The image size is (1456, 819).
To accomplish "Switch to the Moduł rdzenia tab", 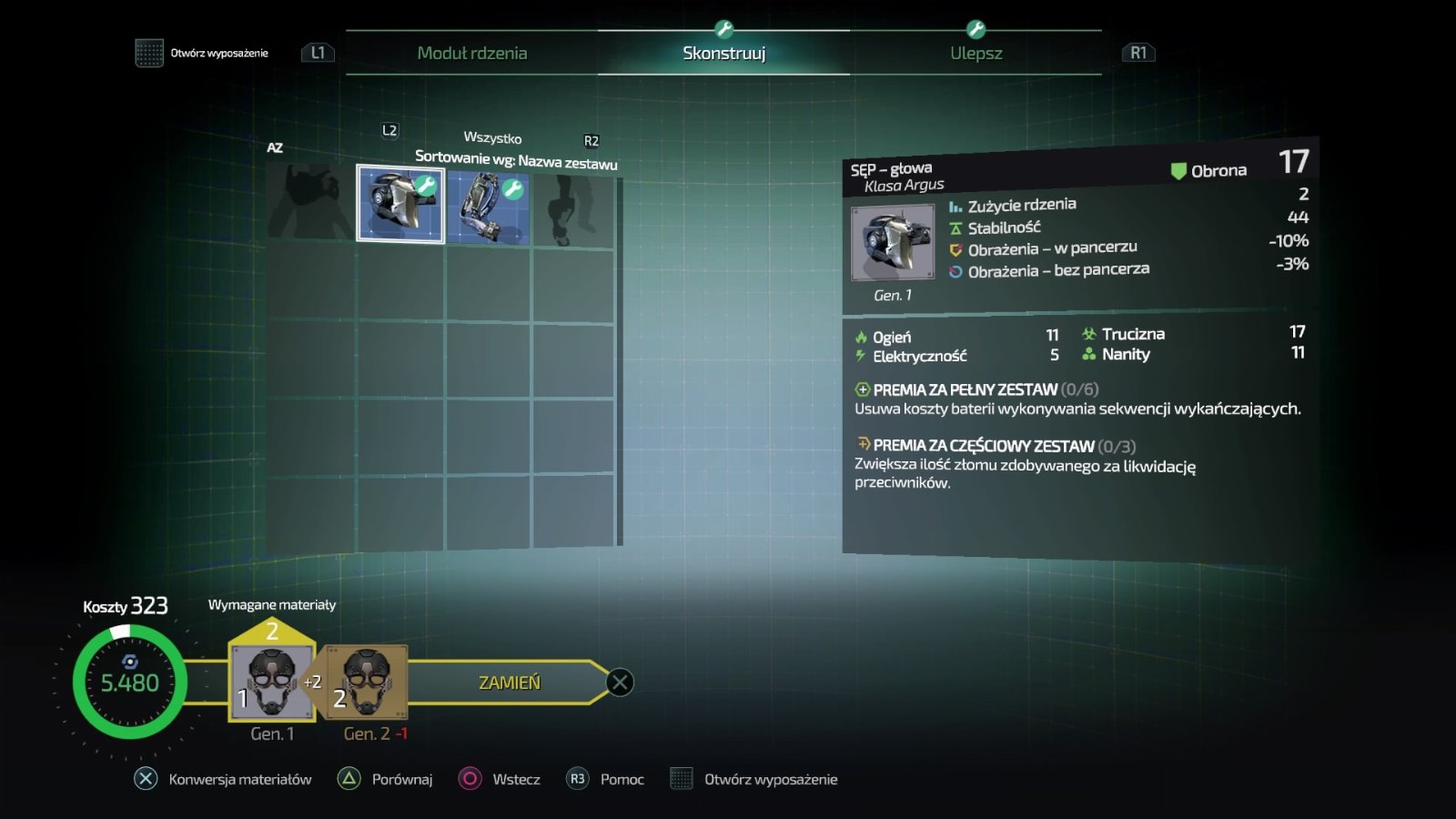I will click(471, 53).
